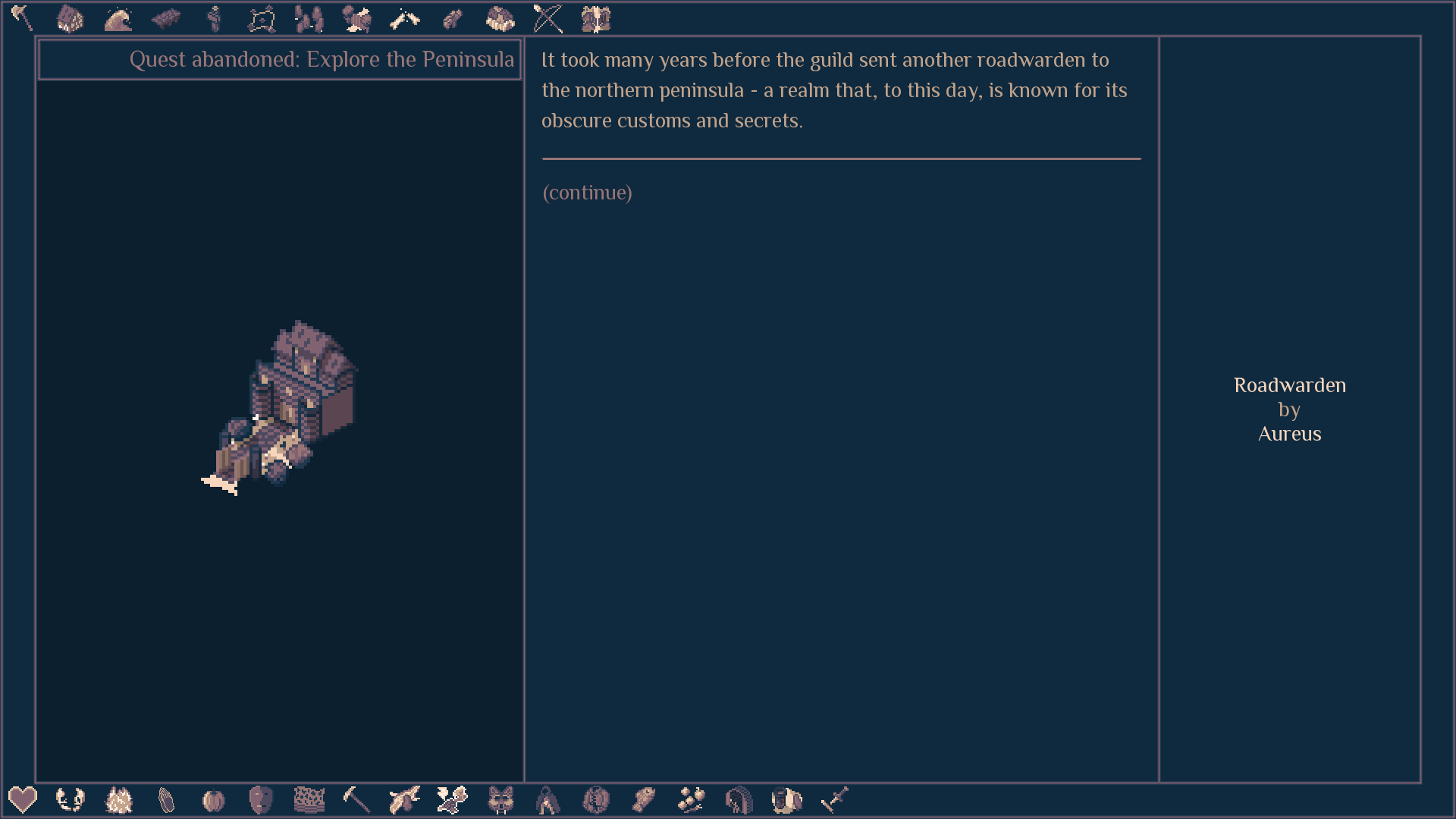Select the heart icon on the bottom bar
The height and width of the screenshot is (819, 1456).
pos(23,800)
